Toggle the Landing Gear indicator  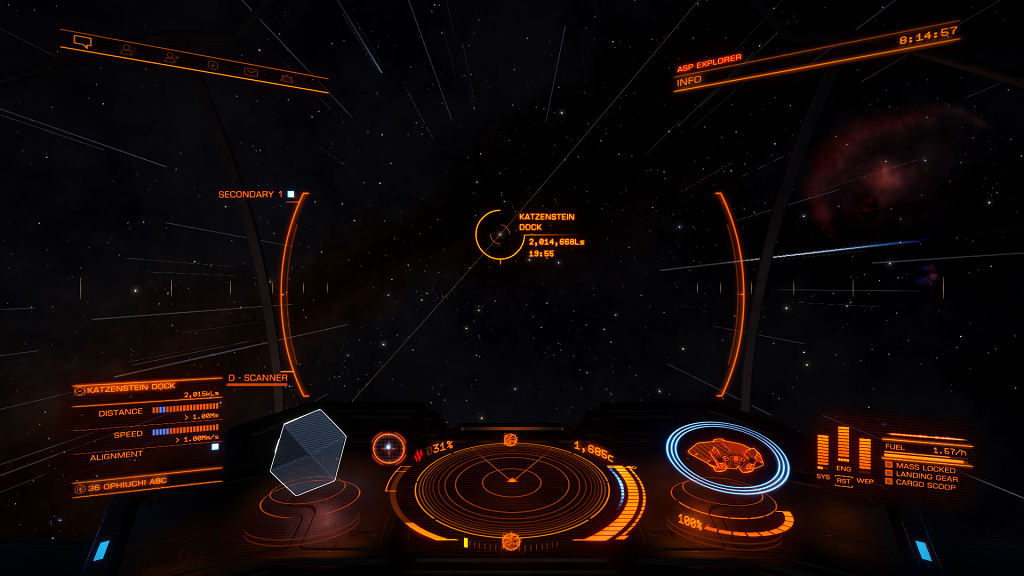click(920, 477)
